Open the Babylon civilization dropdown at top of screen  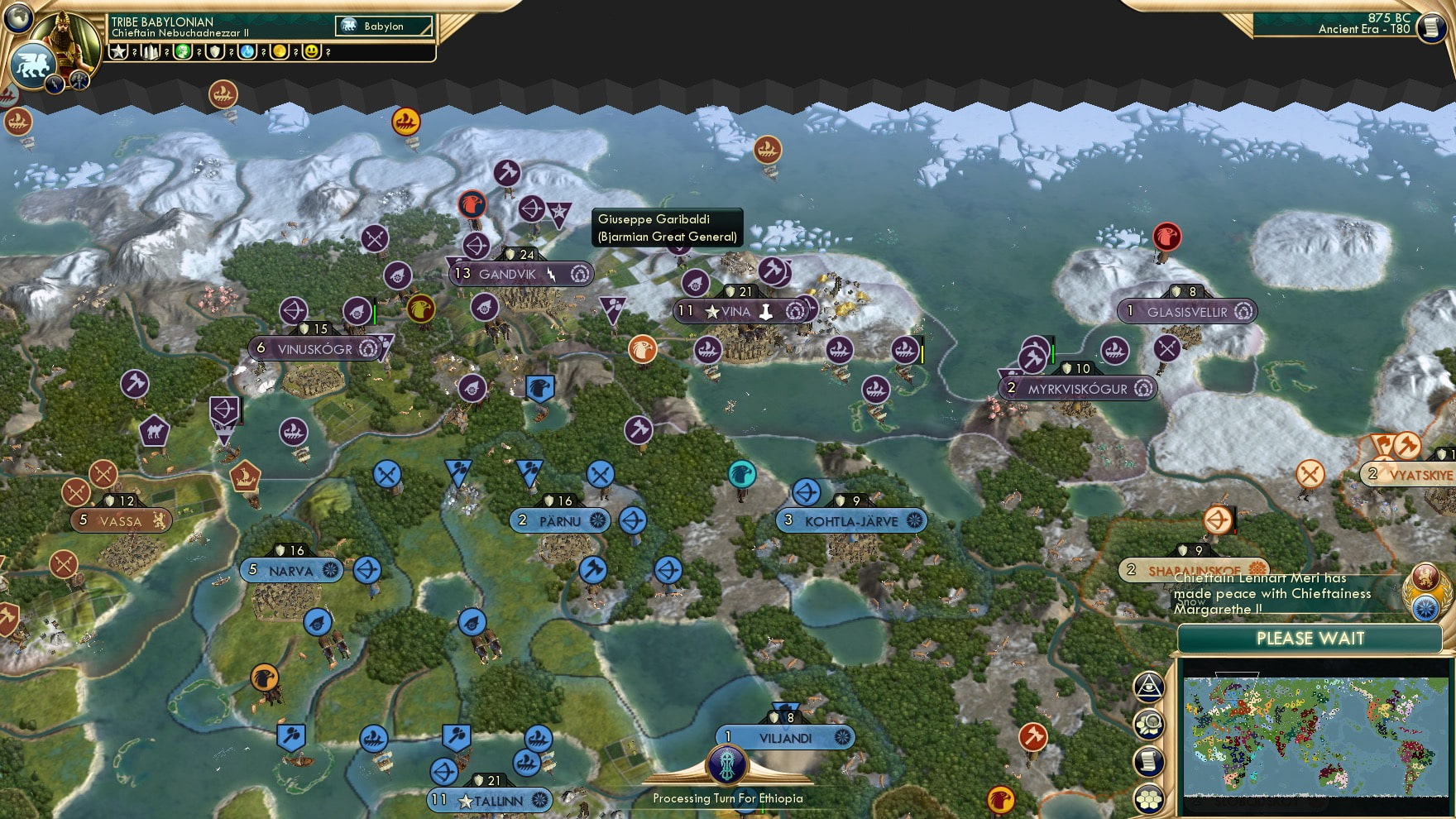(x=382, y=26)
